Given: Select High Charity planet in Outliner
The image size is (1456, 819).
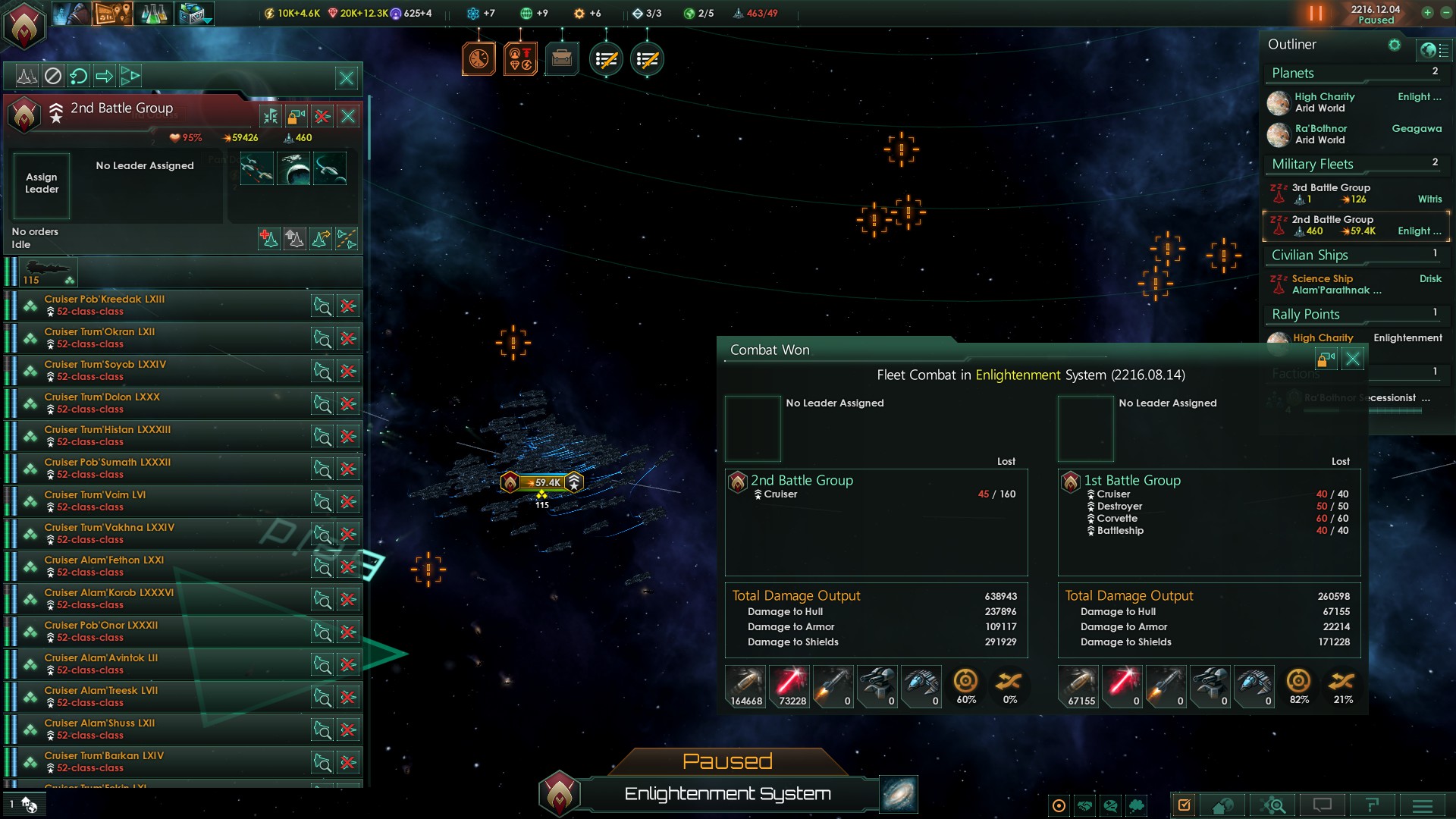Looking at the screenshot, I should pos(1323,102).
